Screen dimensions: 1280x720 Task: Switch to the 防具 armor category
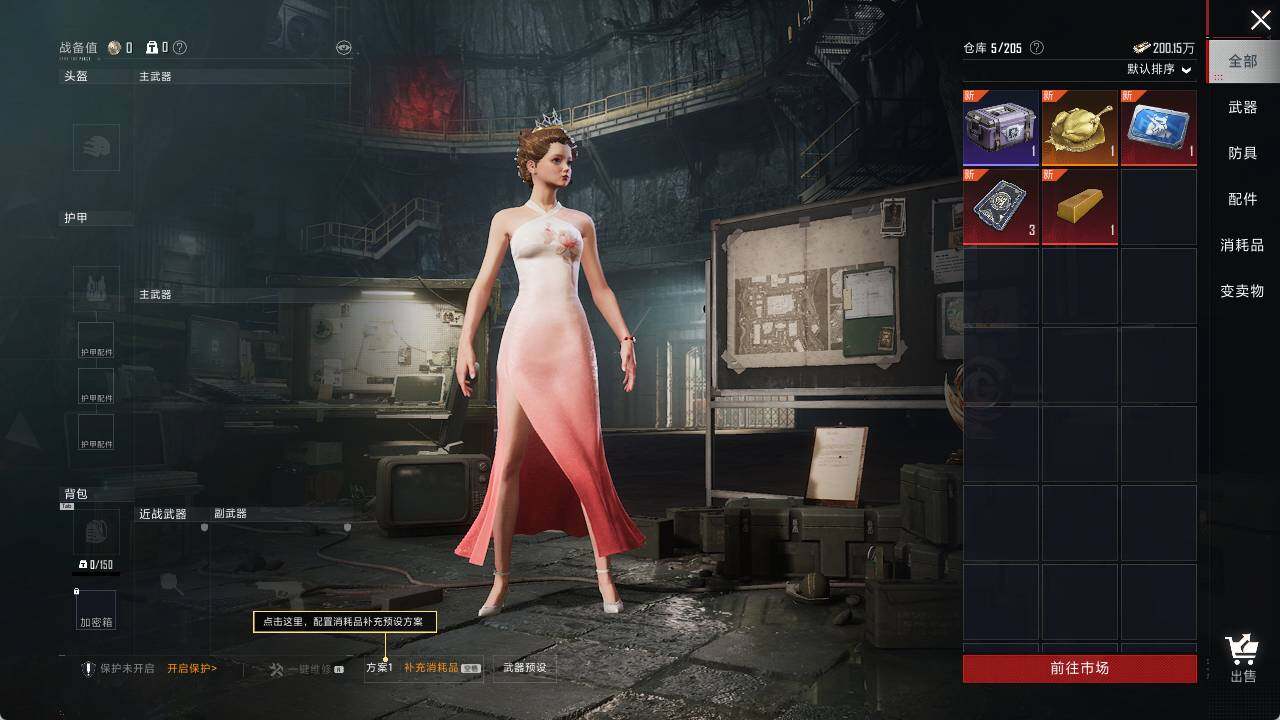pos(1243,153)
